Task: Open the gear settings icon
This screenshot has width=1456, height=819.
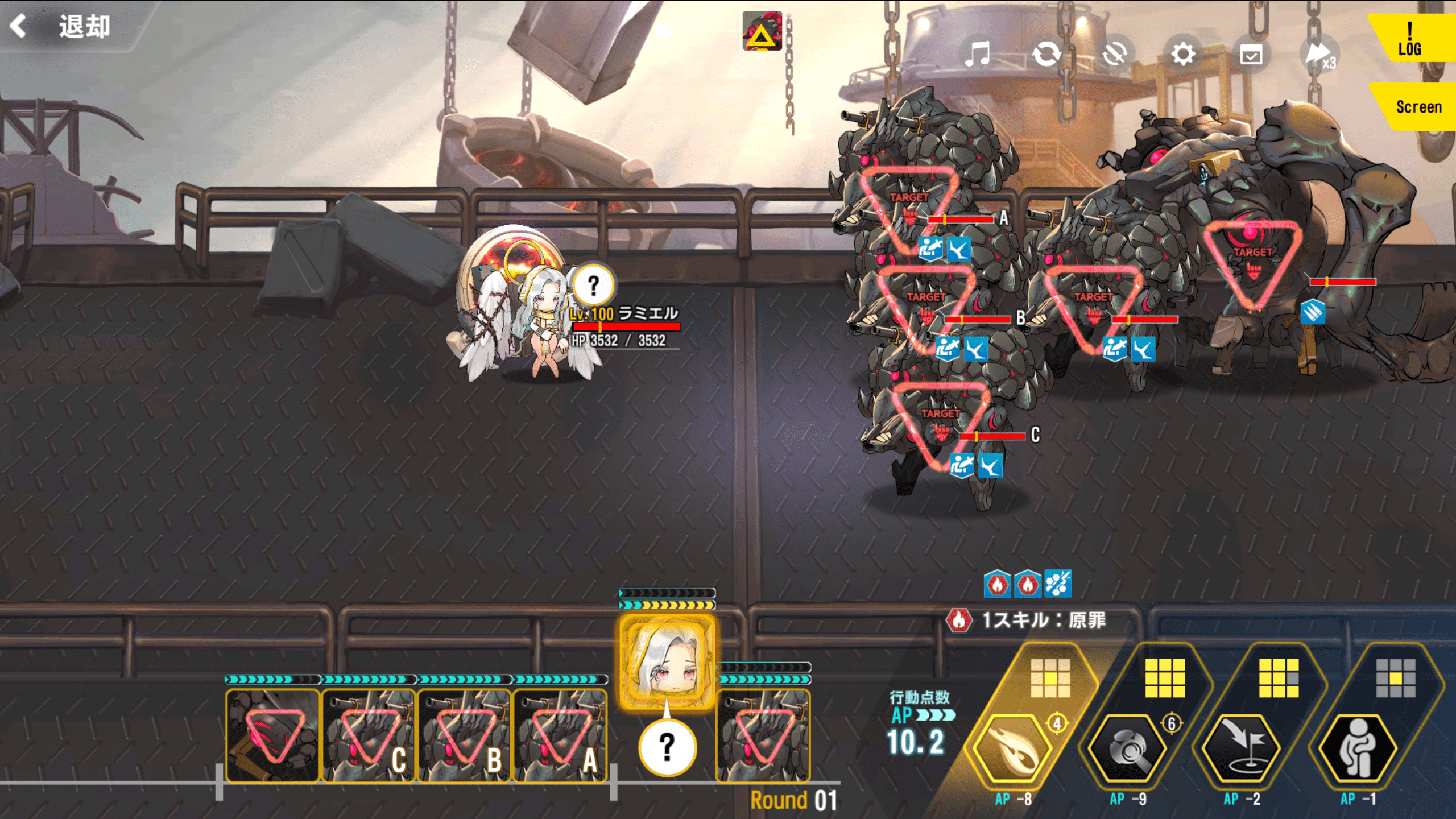Action: tap(1183, 55)
